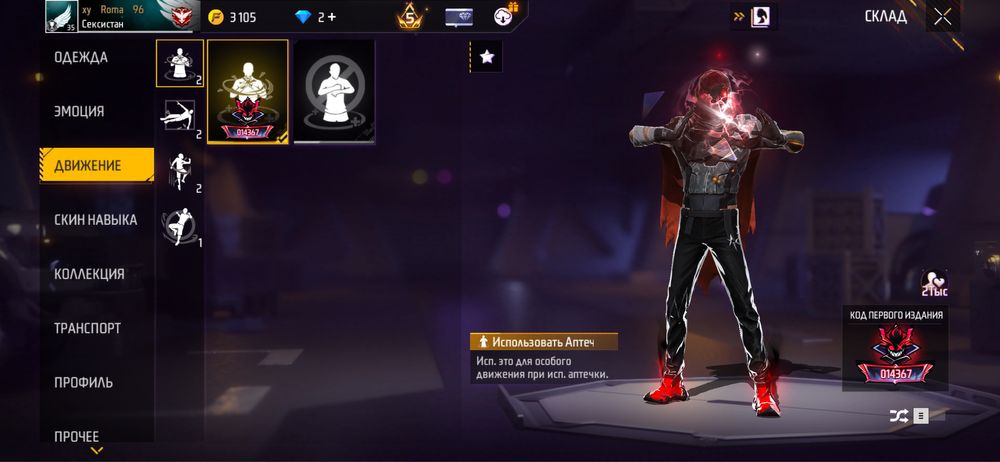Open the КОД ПЕРВОГО ИЗДАНИЯ badge panel

tap(895, 350)
